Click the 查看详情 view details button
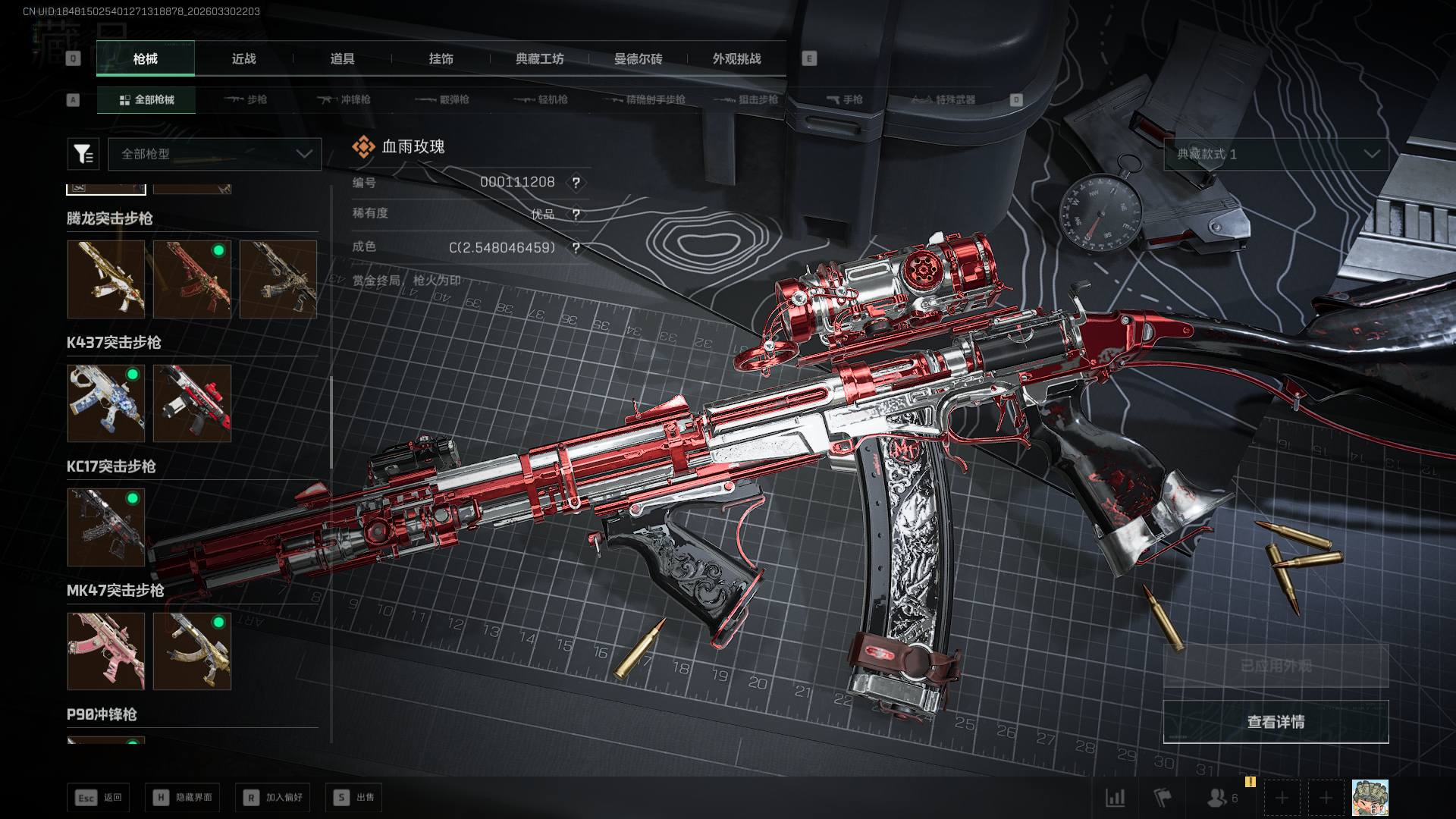Viewport: 1456px width, 819px height. (1276, 721)
